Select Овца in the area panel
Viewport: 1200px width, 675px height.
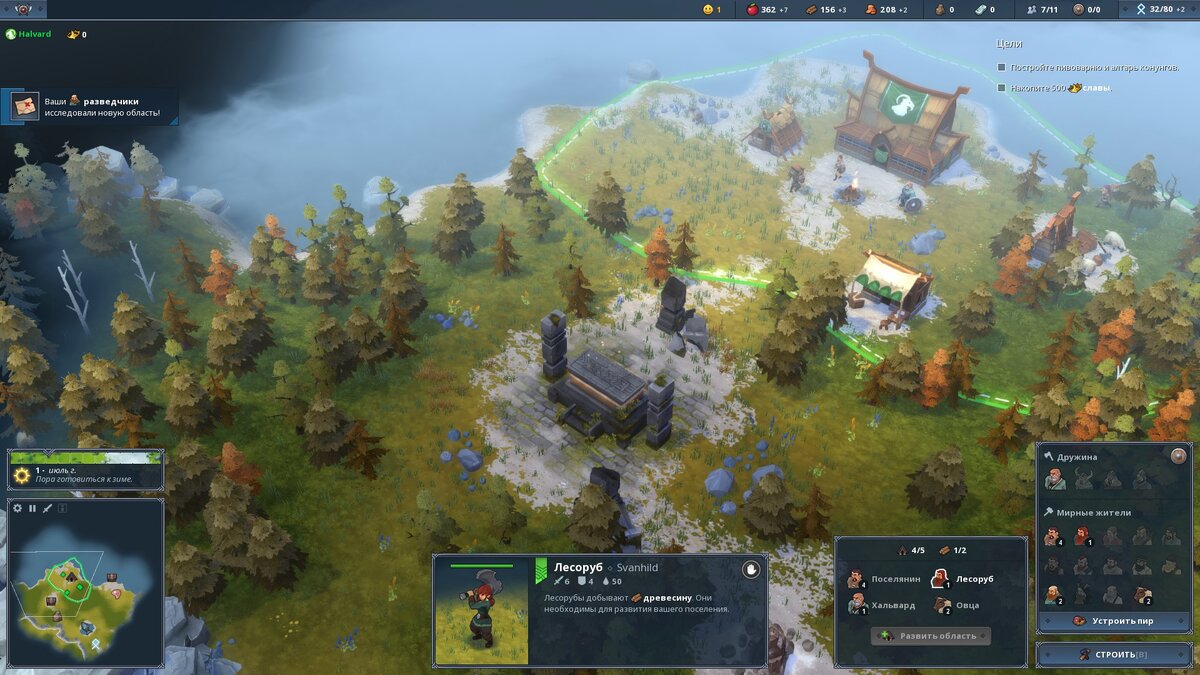click(x=958, y=605)
